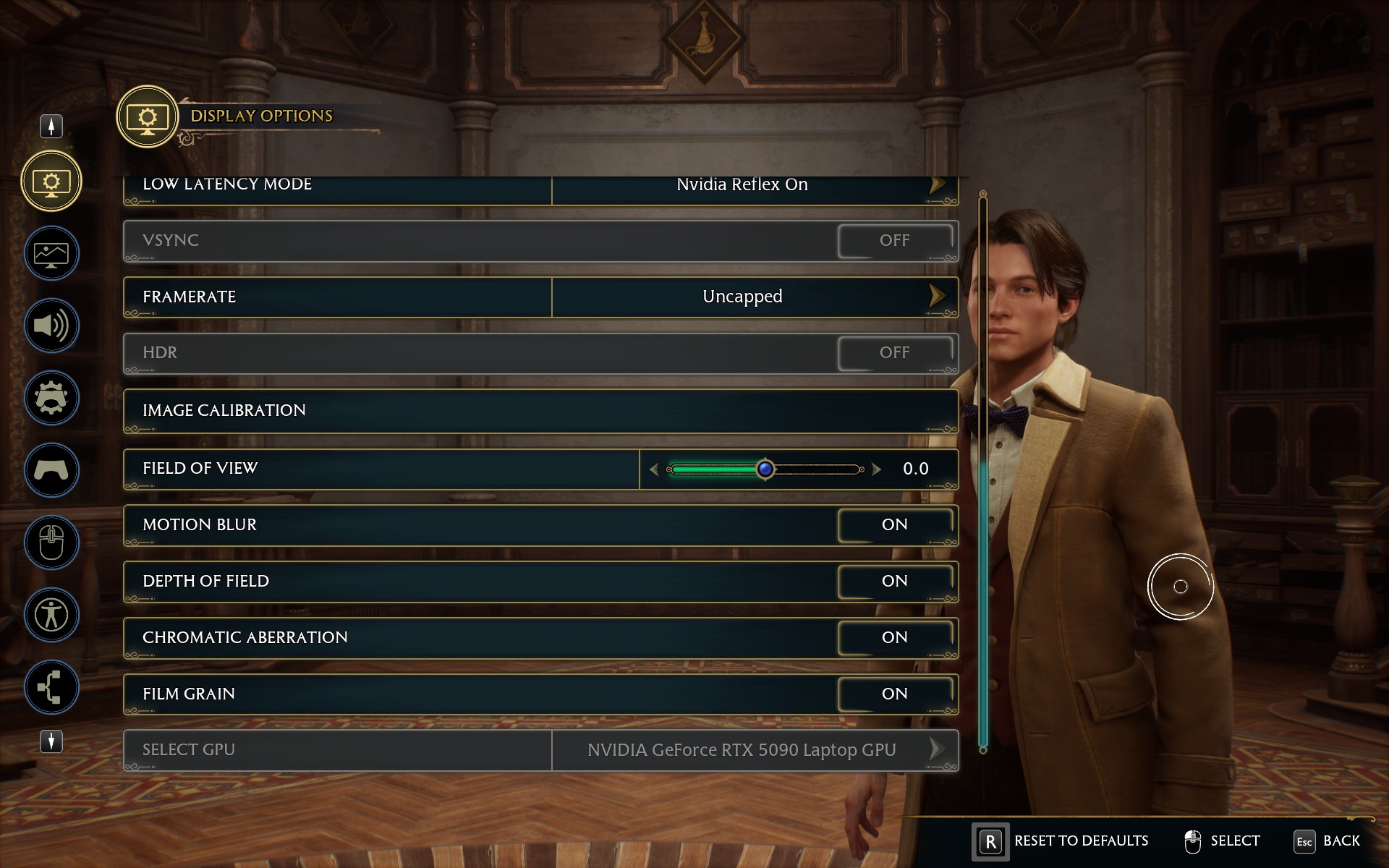The width and height of the screenshot is (1389, 868).
Task: Select the Gameplay options gear tab
Action: pos(51,398)
